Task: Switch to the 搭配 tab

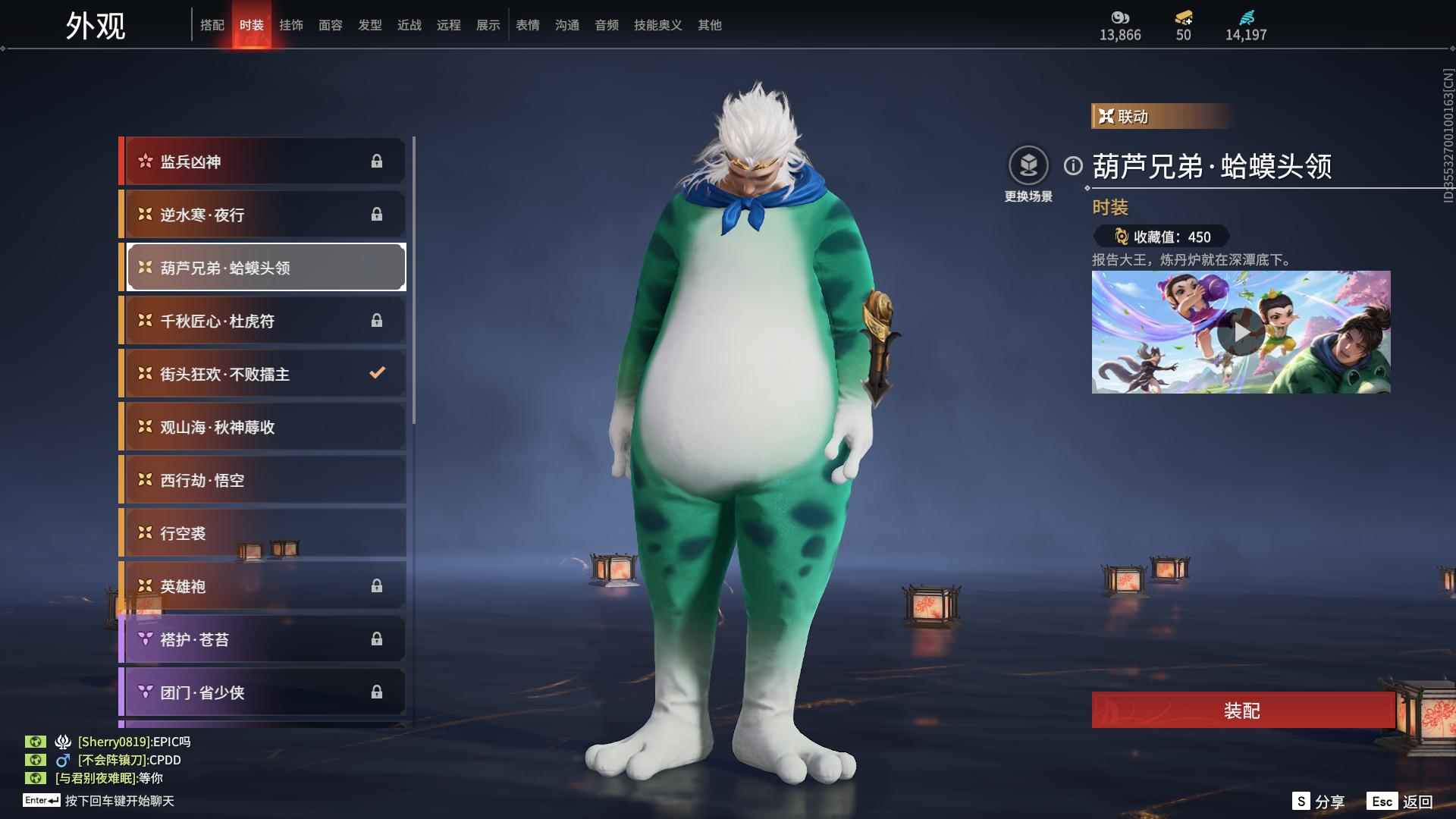Action: (212, 25)
